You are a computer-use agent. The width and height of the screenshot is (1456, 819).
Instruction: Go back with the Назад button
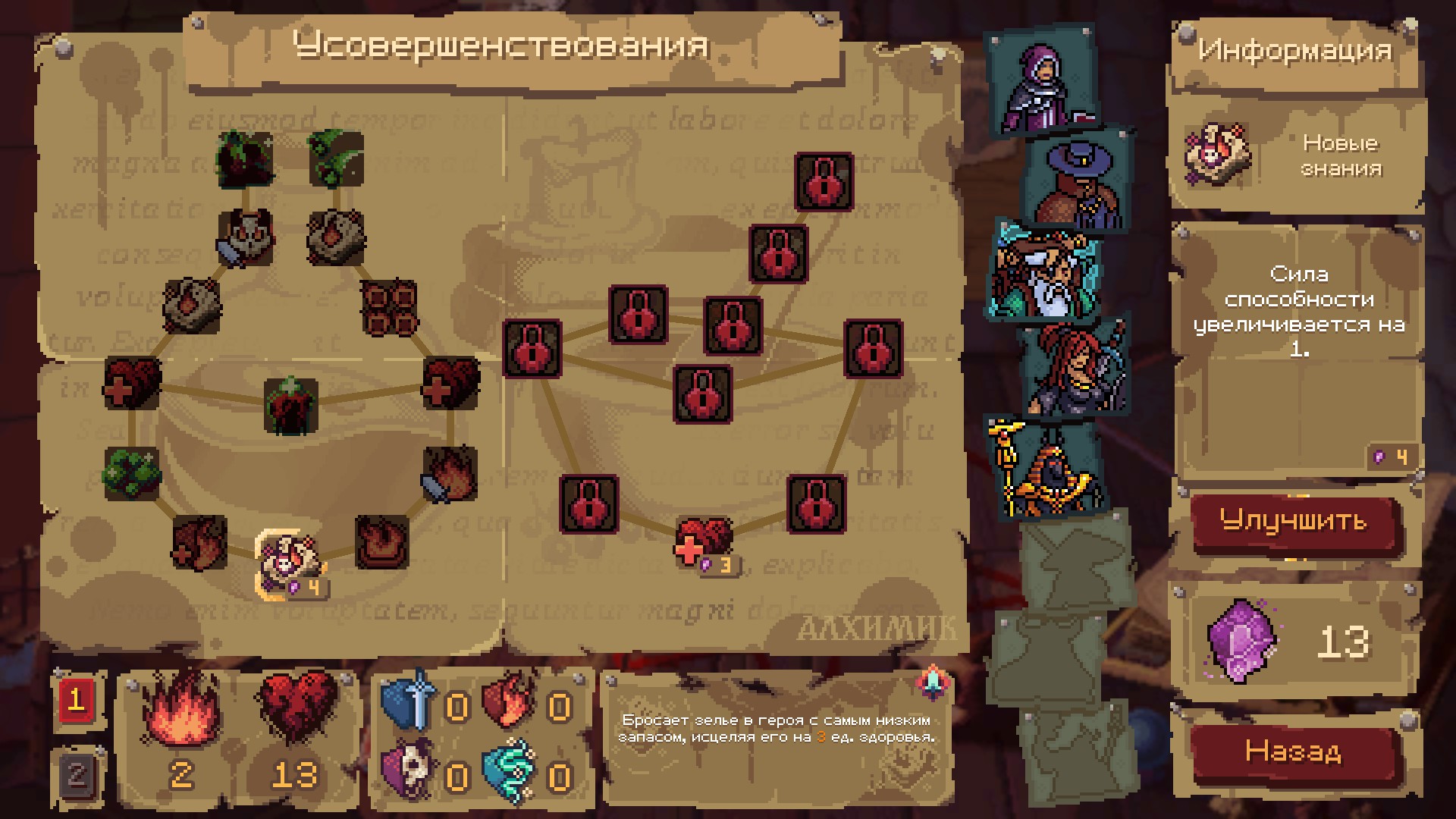point(1294,752)
